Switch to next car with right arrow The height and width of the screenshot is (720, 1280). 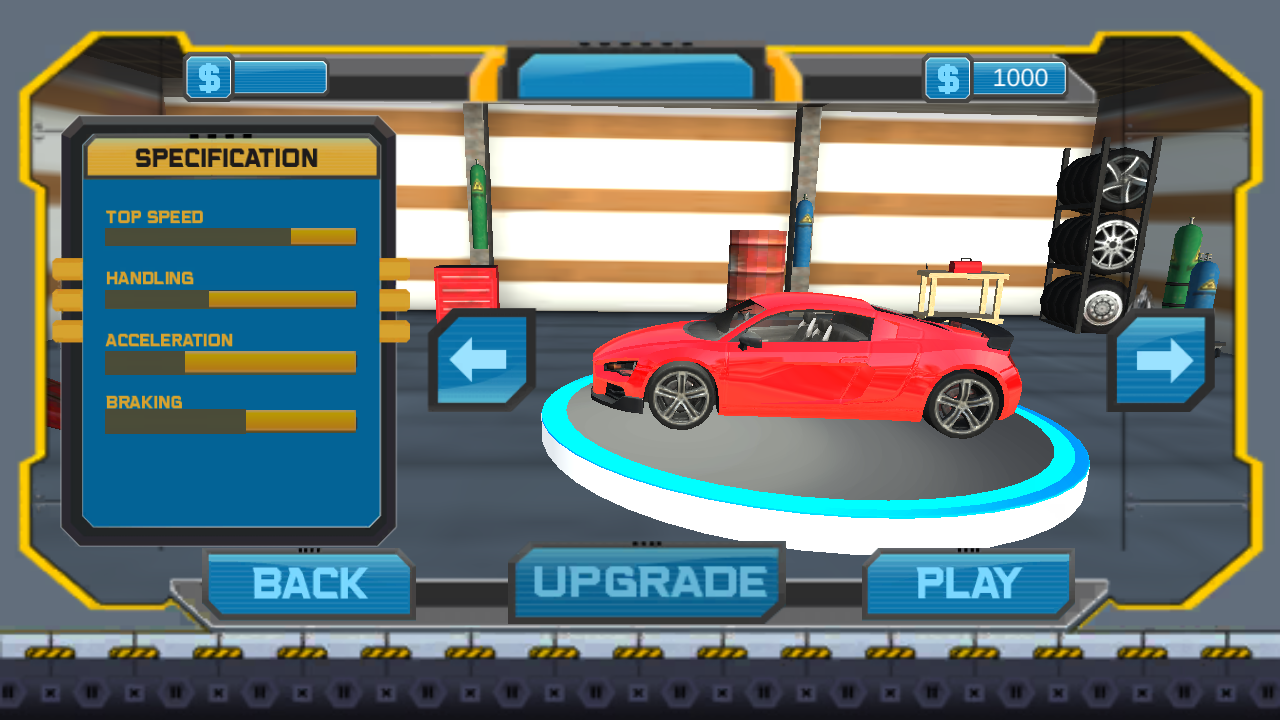pos(1162,360)
